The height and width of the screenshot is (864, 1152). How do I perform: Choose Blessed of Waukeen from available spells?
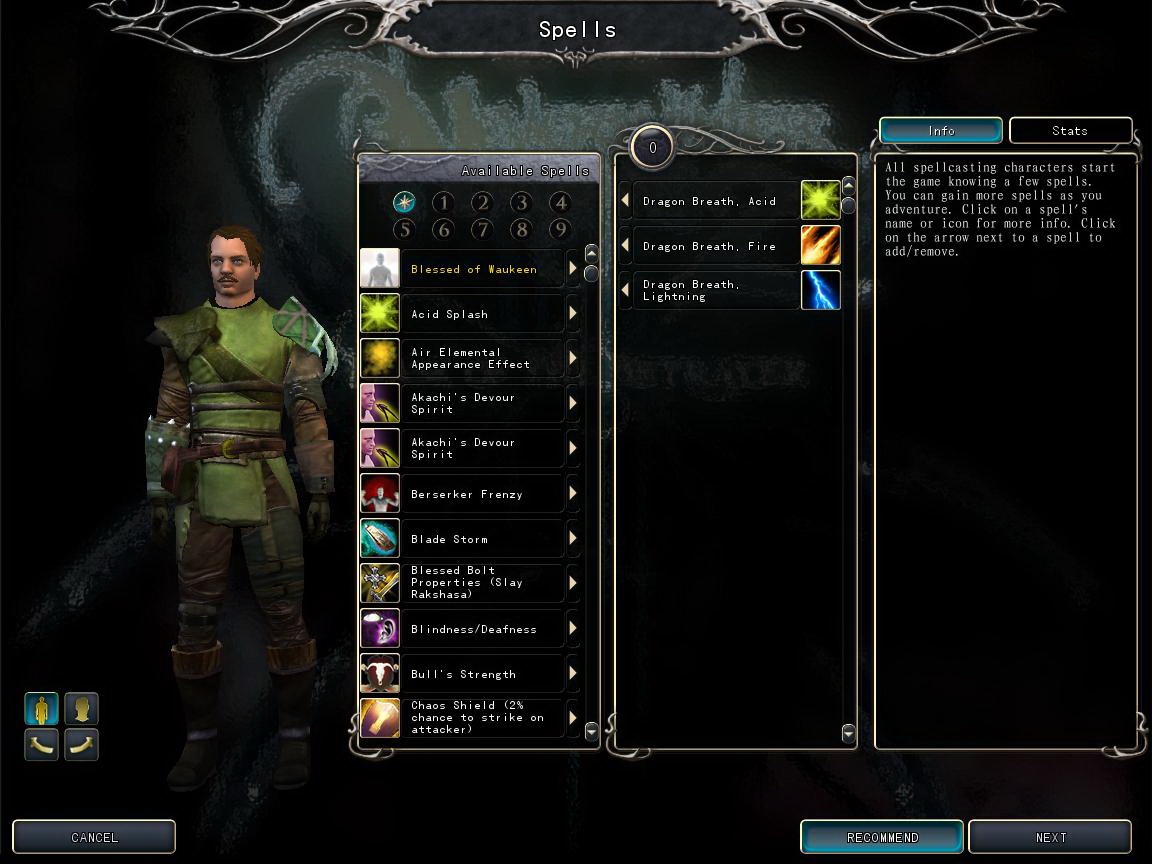pyautogui.click(x=474, y=269)
